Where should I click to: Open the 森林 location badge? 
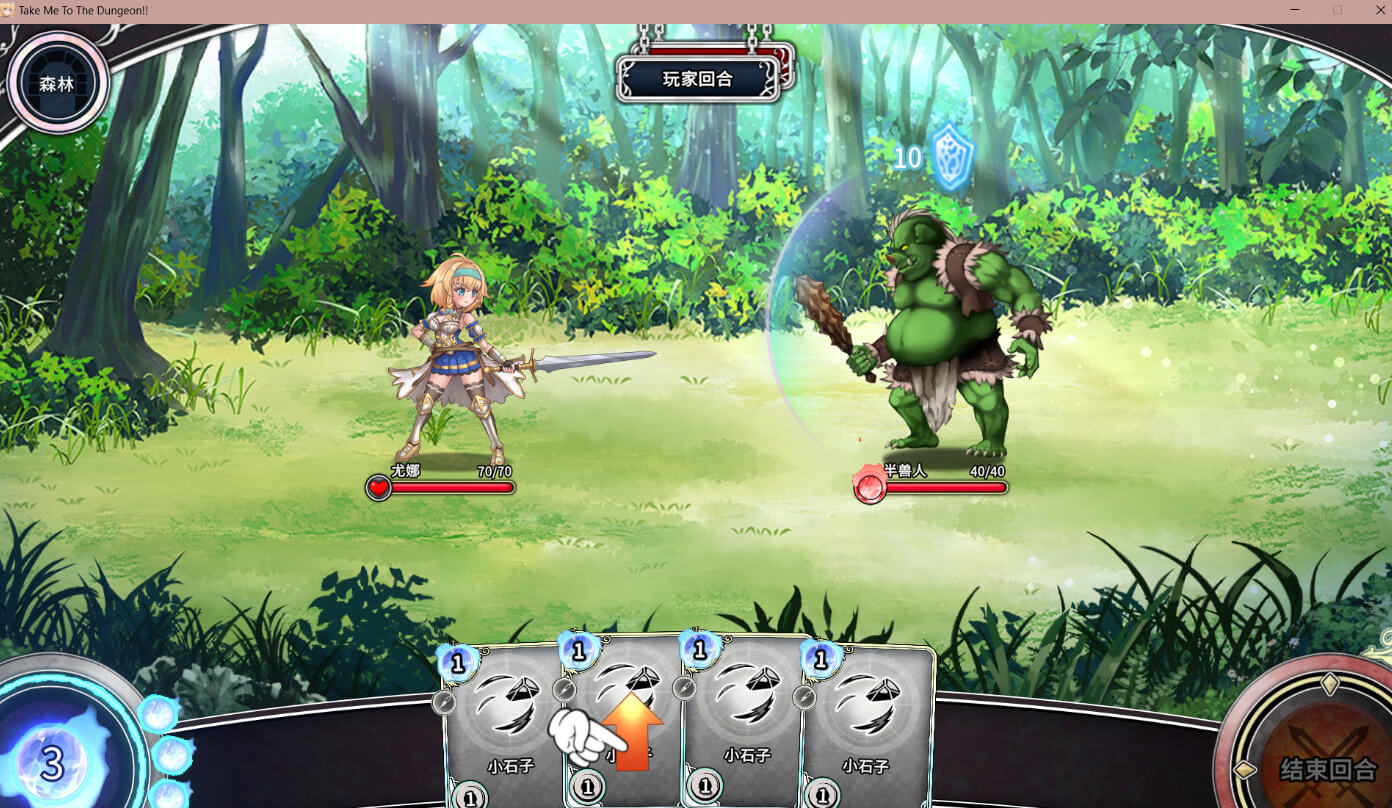tap(57, 84)
